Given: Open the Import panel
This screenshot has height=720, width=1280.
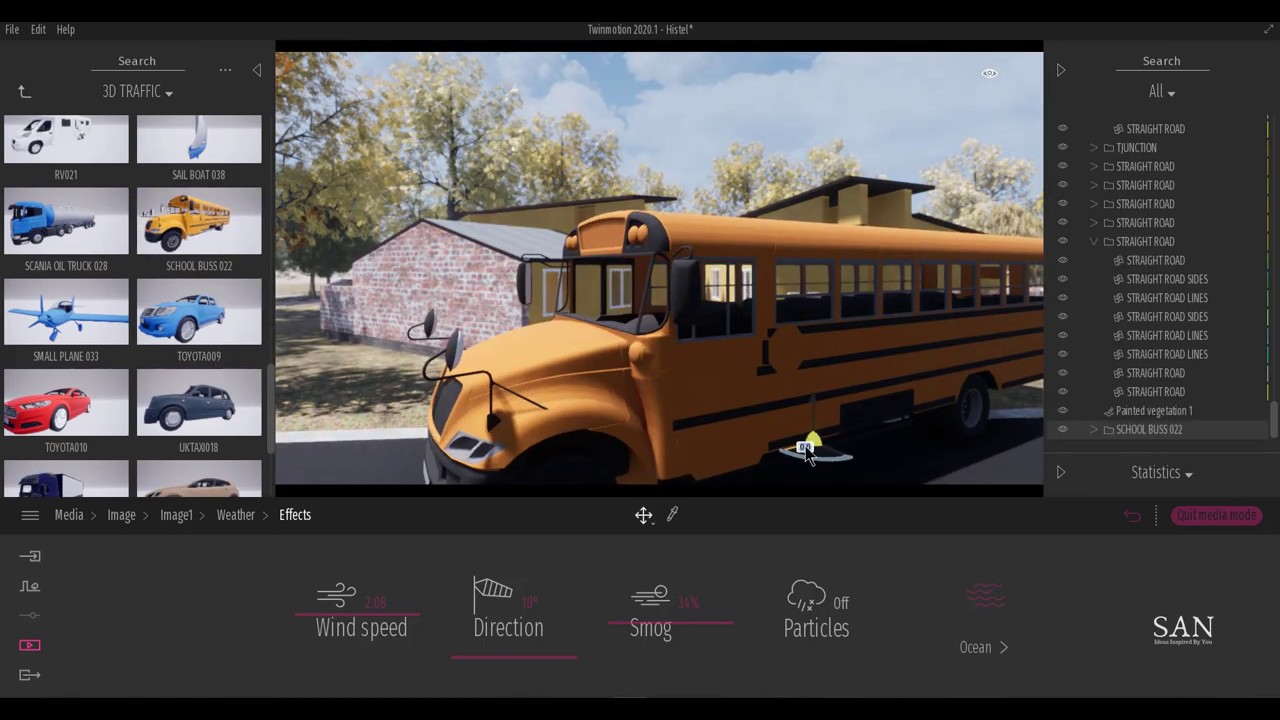Looking at the screenshot, I should tap(30, 556).
